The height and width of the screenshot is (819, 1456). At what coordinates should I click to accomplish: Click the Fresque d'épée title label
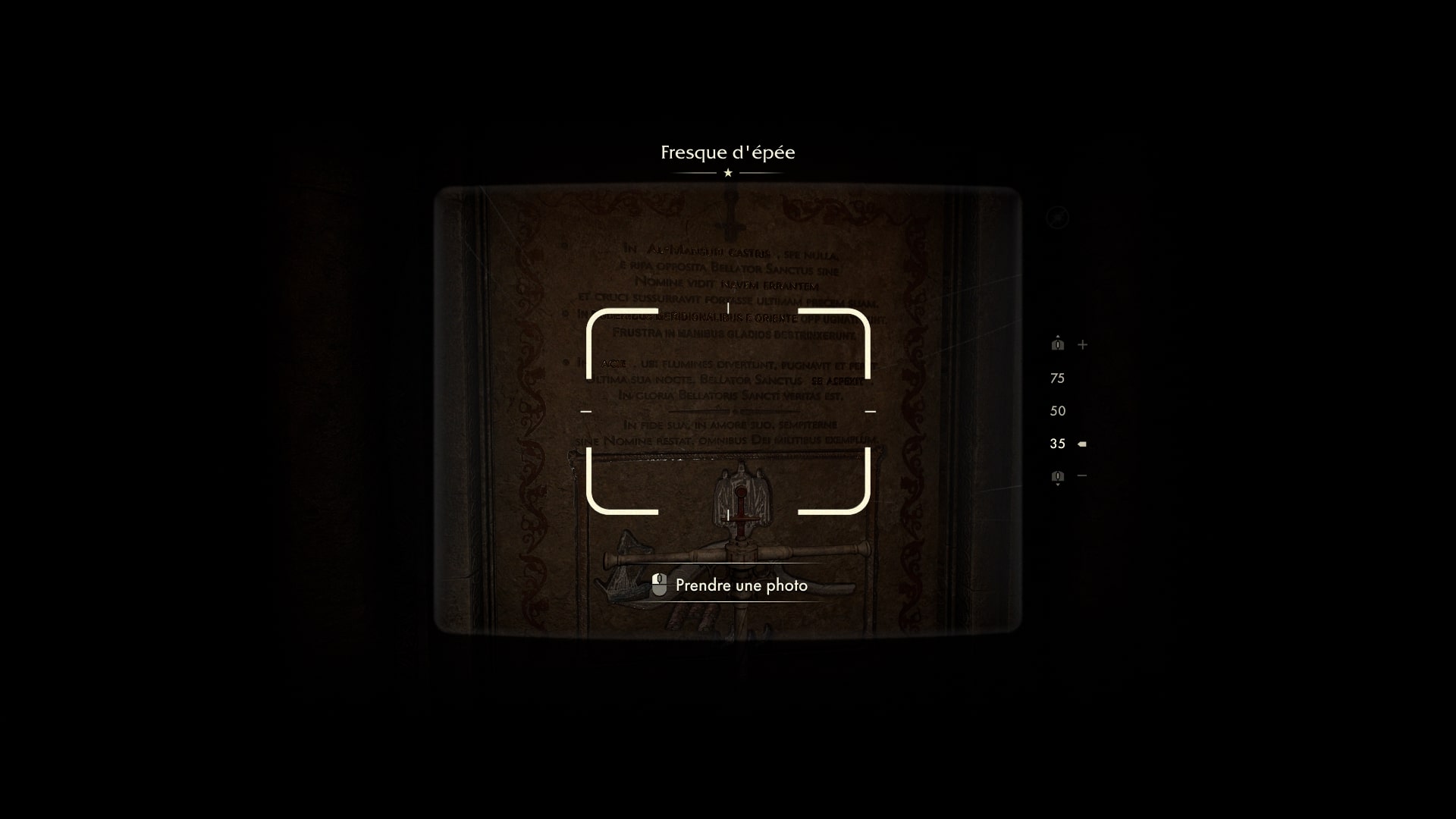pos(727,152)
